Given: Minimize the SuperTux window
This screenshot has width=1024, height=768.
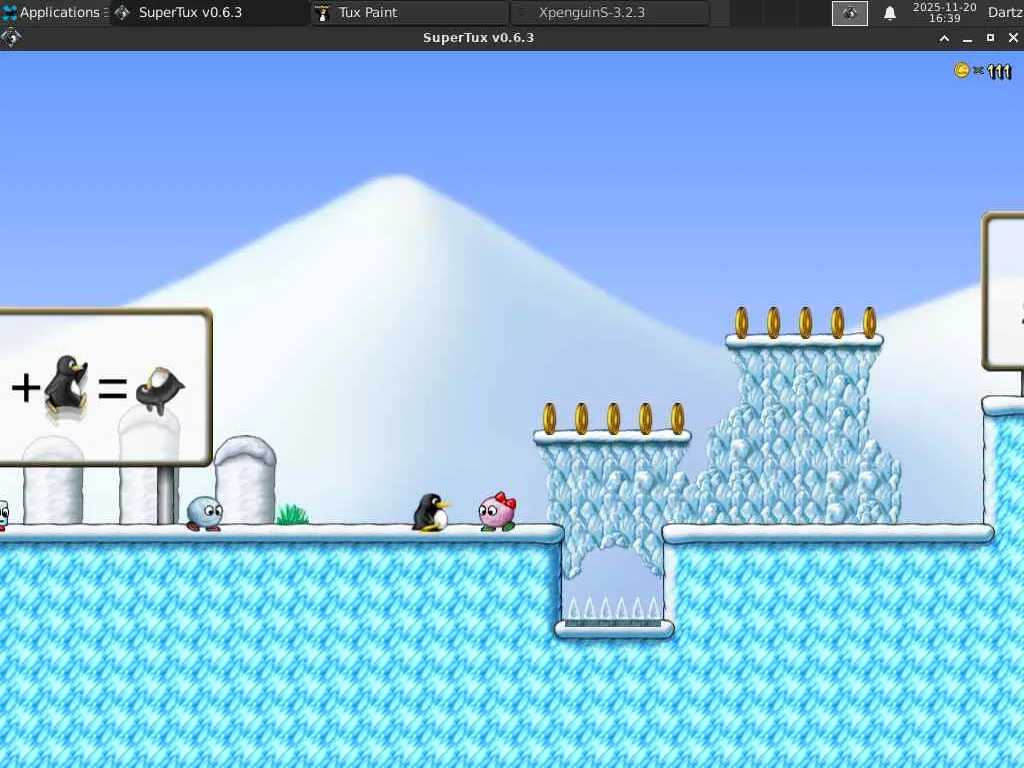Looking at the screenshot, I should (967, 38).
